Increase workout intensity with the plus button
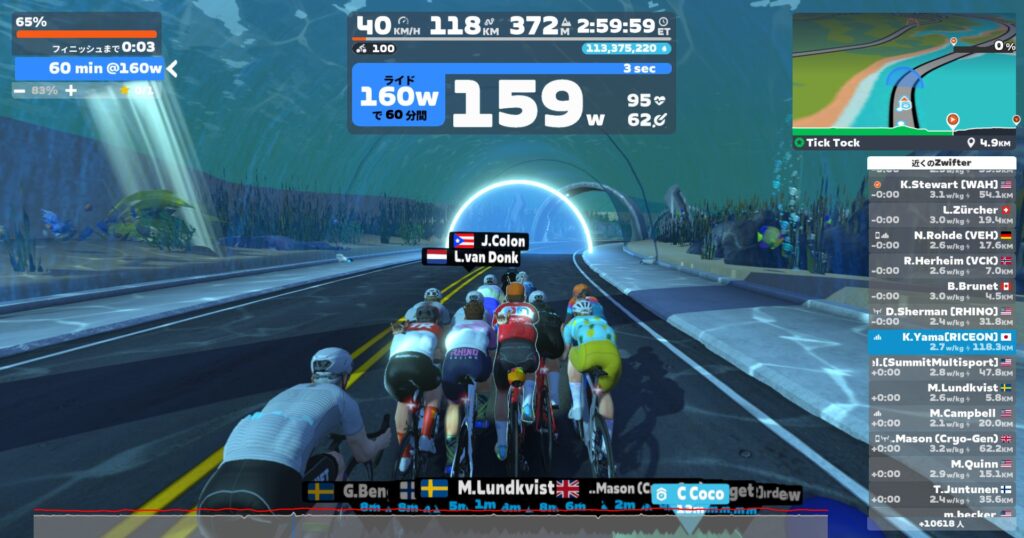The width and height of the screenshot is (1024, 538). tap(71, 90)
